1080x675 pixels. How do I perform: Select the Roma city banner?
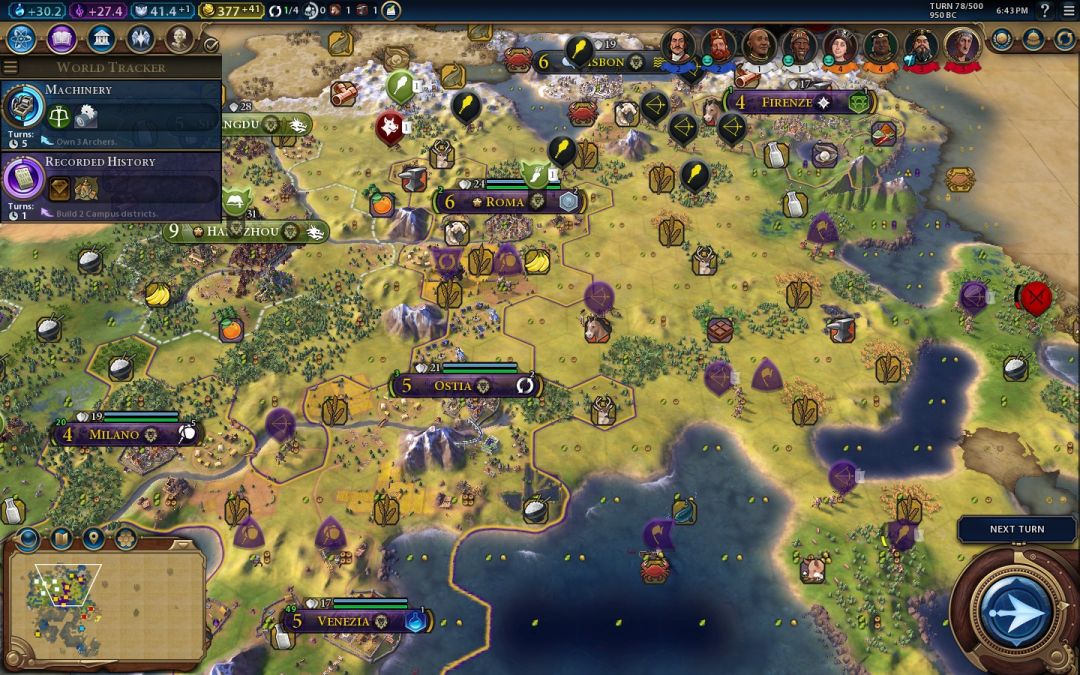point(505,201)
